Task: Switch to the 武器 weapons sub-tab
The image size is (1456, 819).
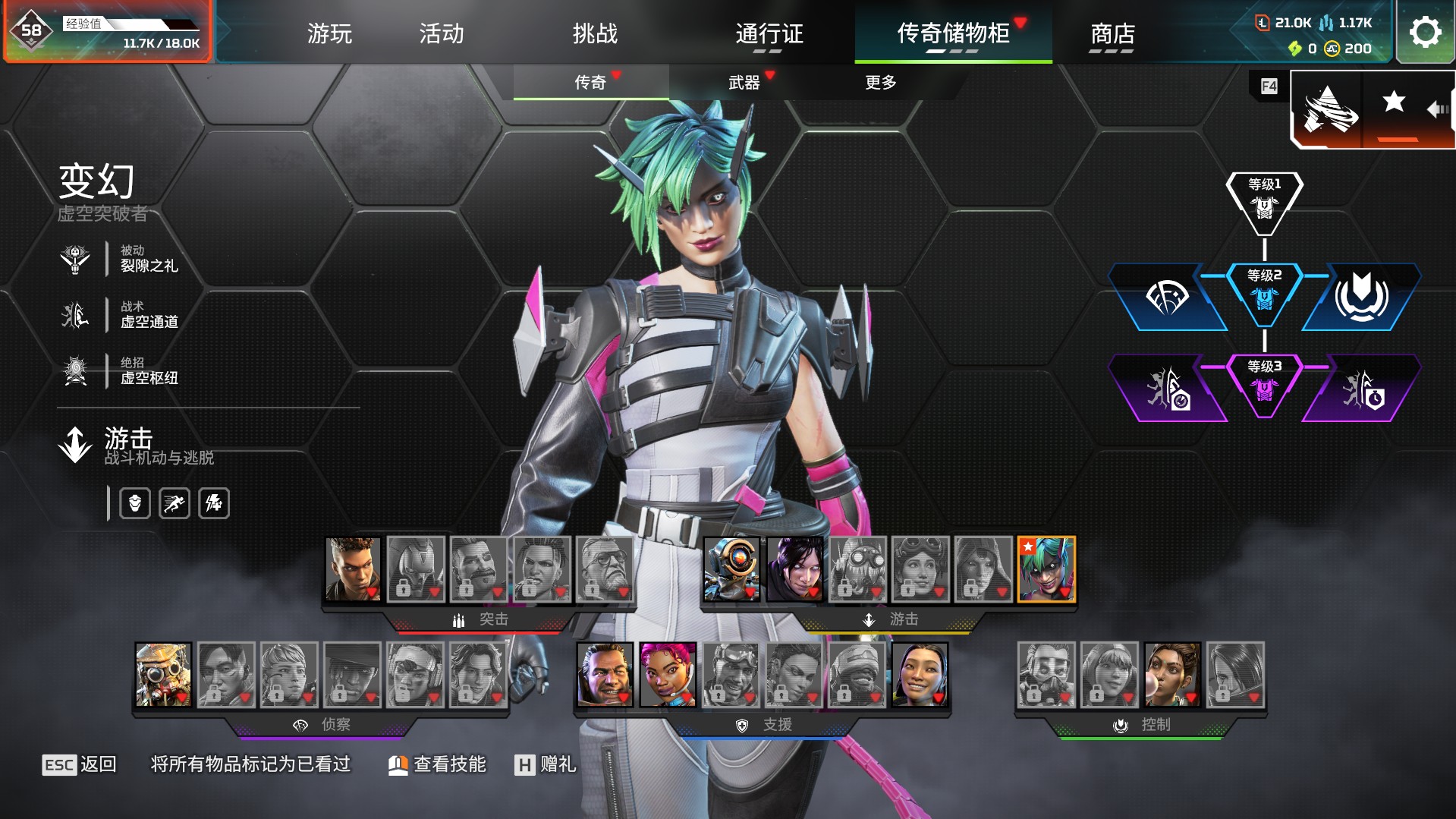Action: [x=744, y=82]
